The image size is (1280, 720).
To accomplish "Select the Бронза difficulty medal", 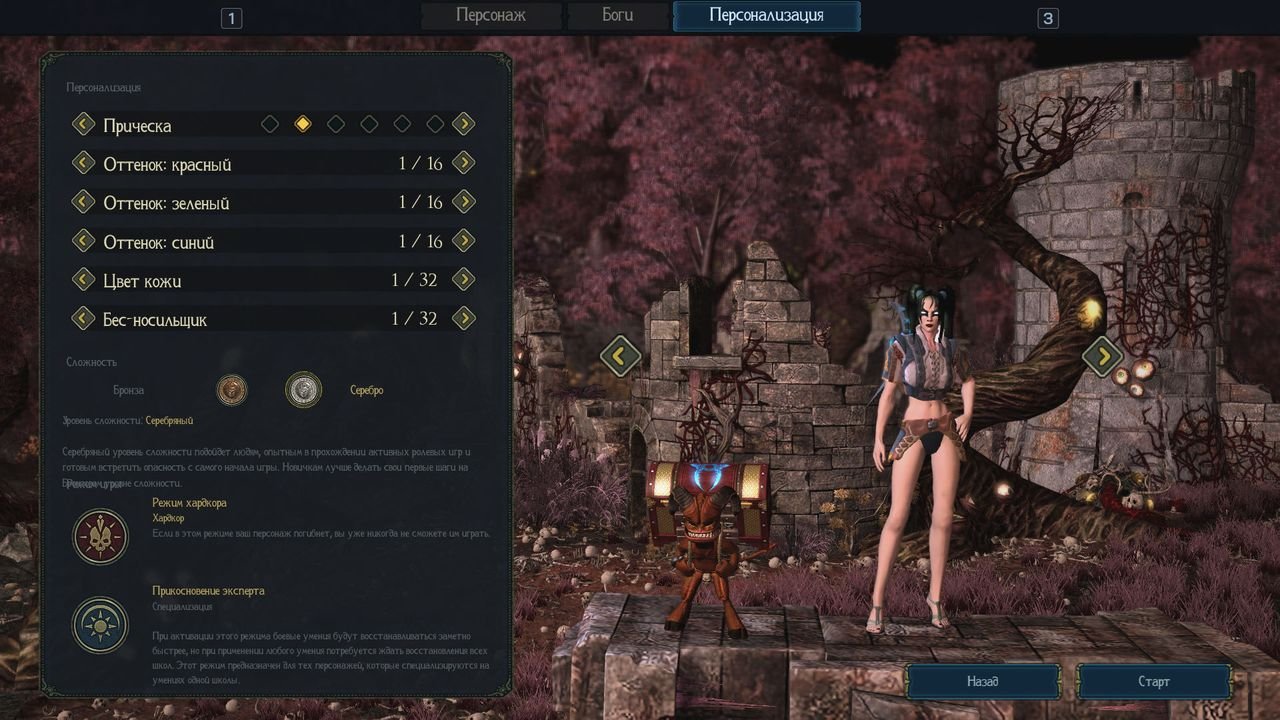I will click(x=232, y=390).
